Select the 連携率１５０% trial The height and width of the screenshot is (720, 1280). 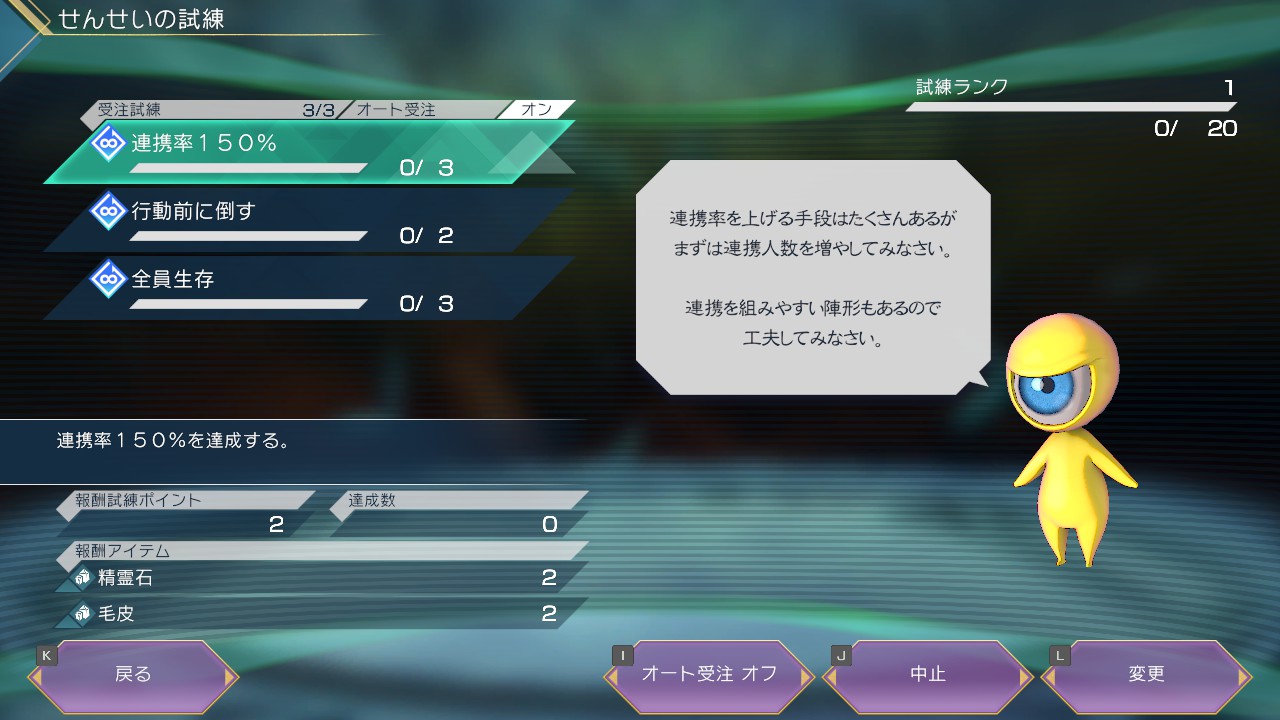click(x=300, y=152)
